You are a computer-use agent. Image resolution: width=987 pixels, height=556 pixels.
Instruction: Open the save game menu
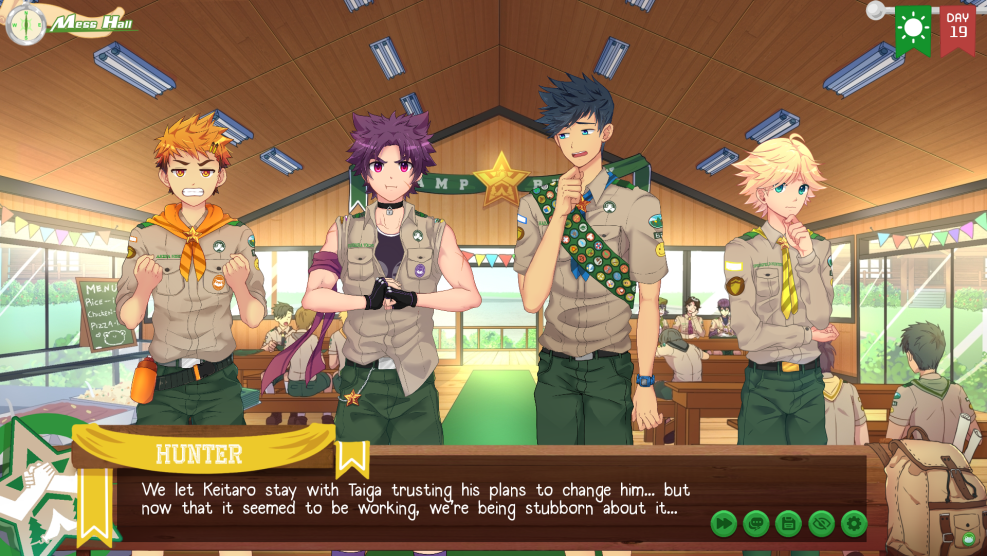788,522
